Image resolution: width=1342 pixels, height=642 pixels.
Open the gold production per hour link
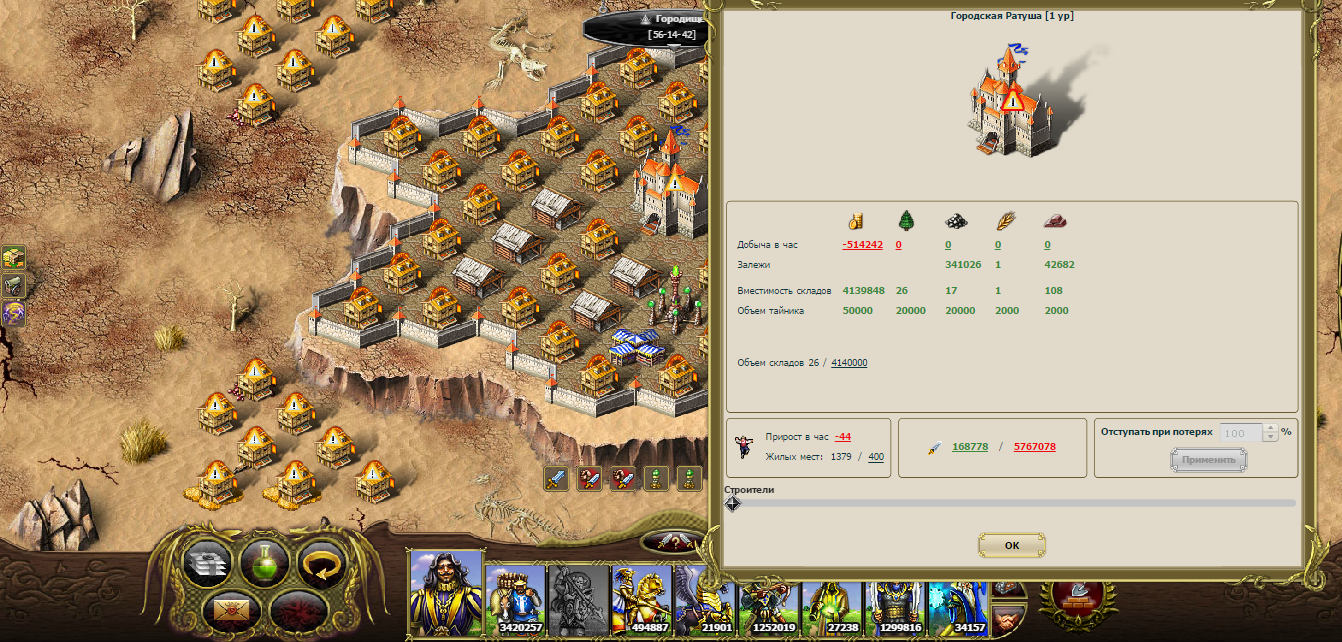862,245
